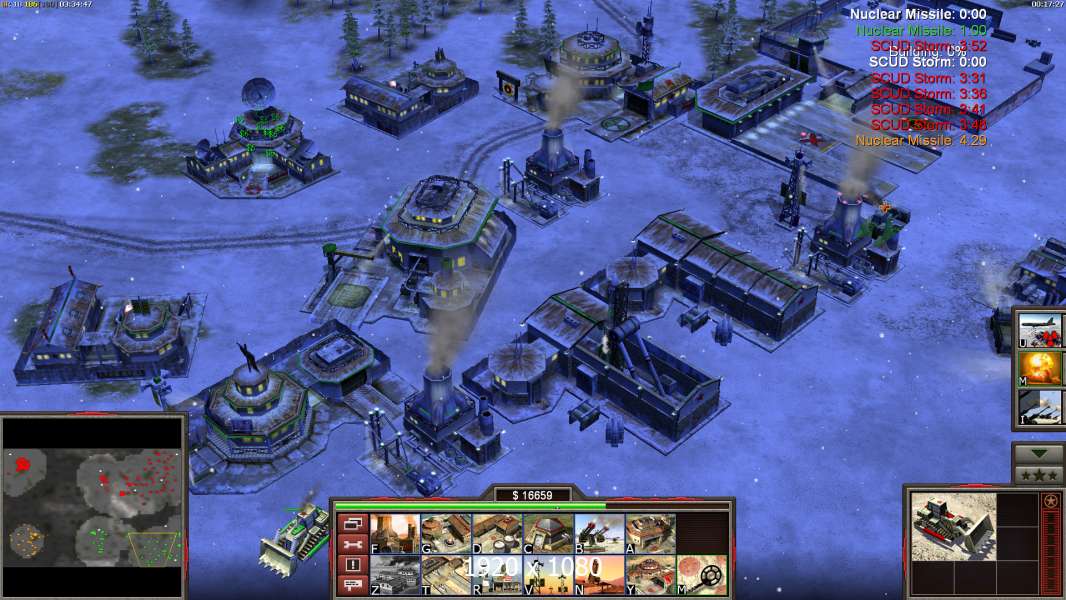Build the speaker tower icon labeled V
1066x600 pixels.
(548, 575)
